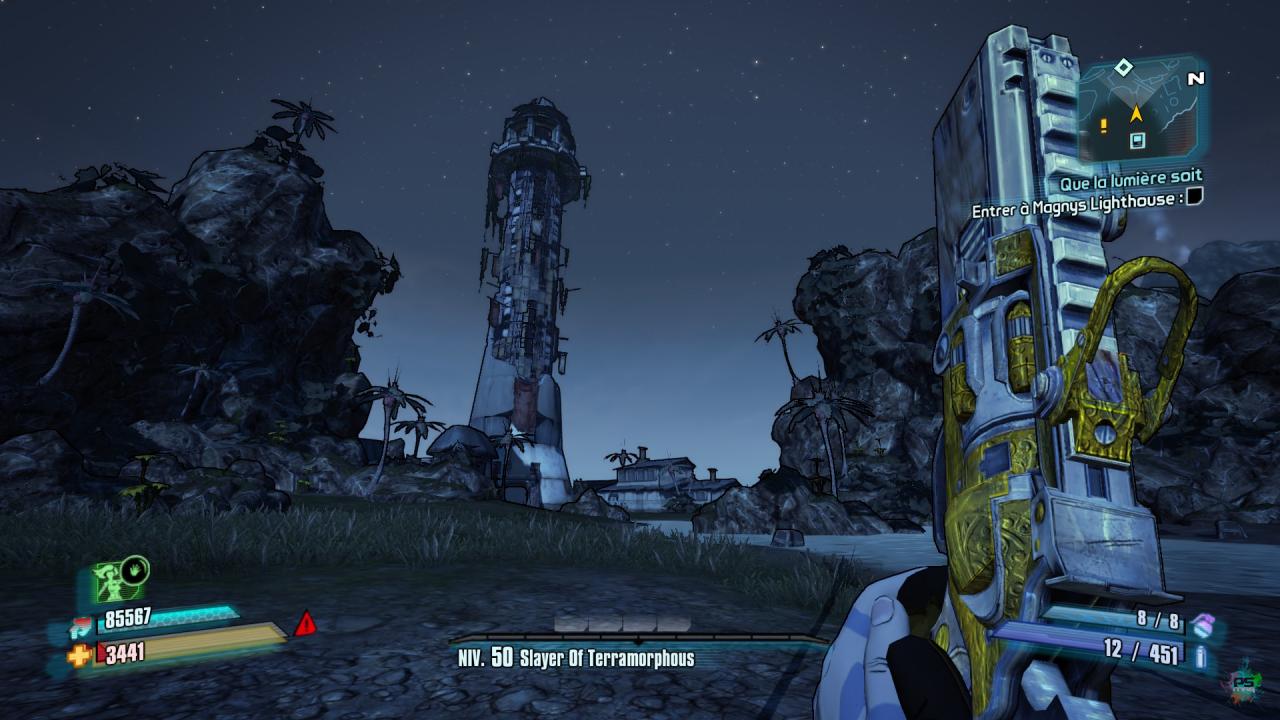Click the PS watermark logo
1280x720 pixels.
tap(1246, 680)
